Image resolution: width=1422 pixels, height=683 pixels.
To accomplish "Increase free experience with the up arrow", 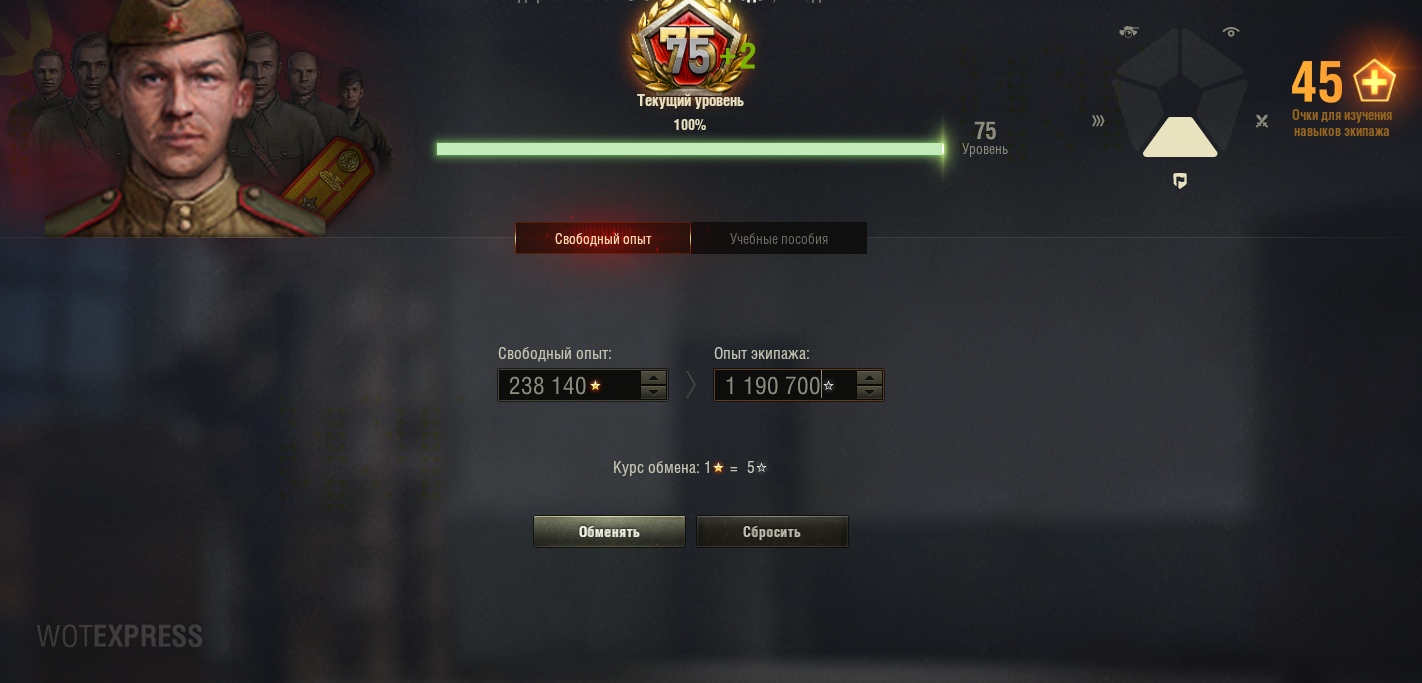I will [654, 378].
